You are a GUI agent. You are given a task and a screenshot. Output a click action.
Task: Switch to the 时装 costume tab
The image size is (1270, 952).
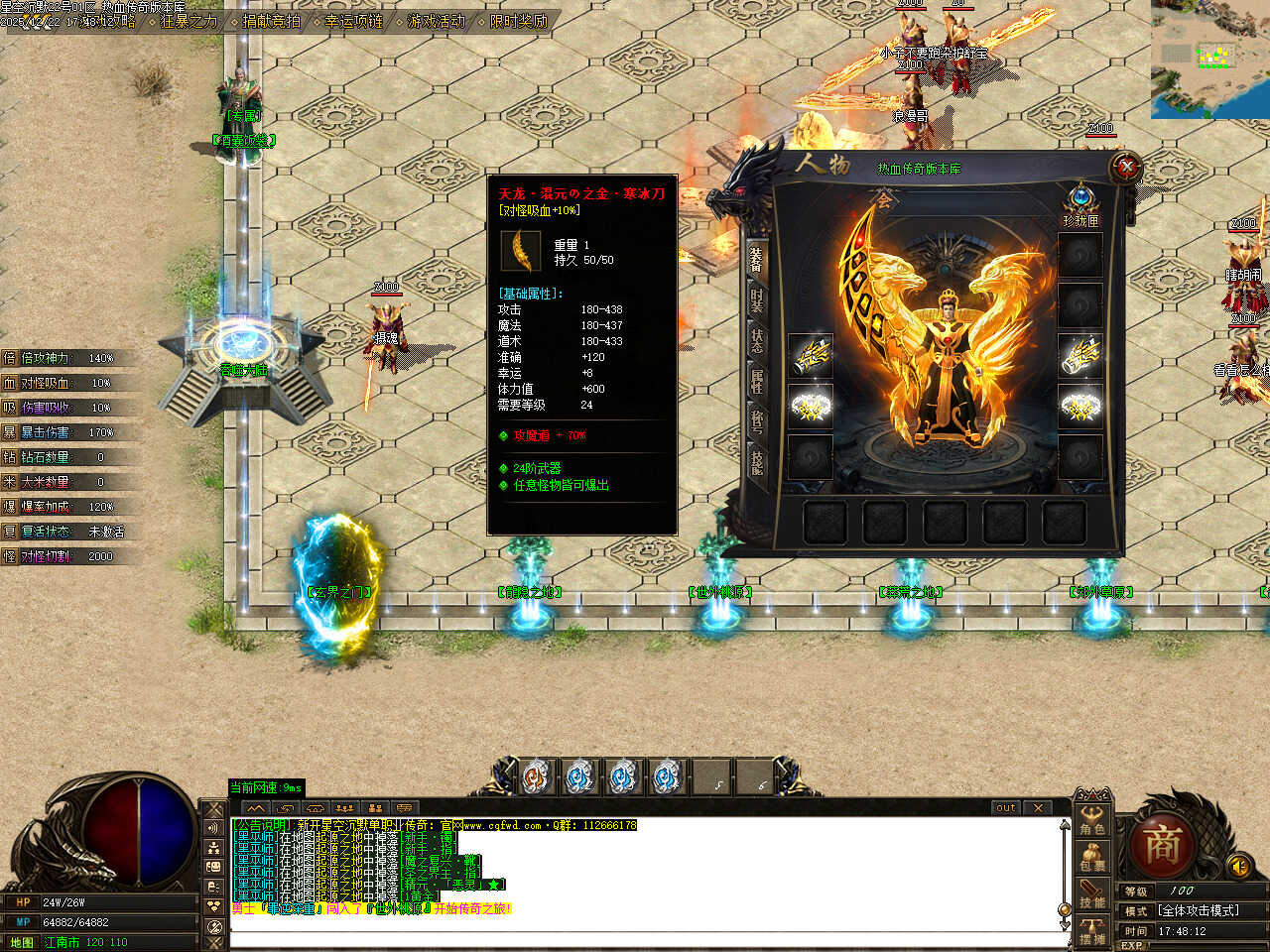[x=757, y=299]
